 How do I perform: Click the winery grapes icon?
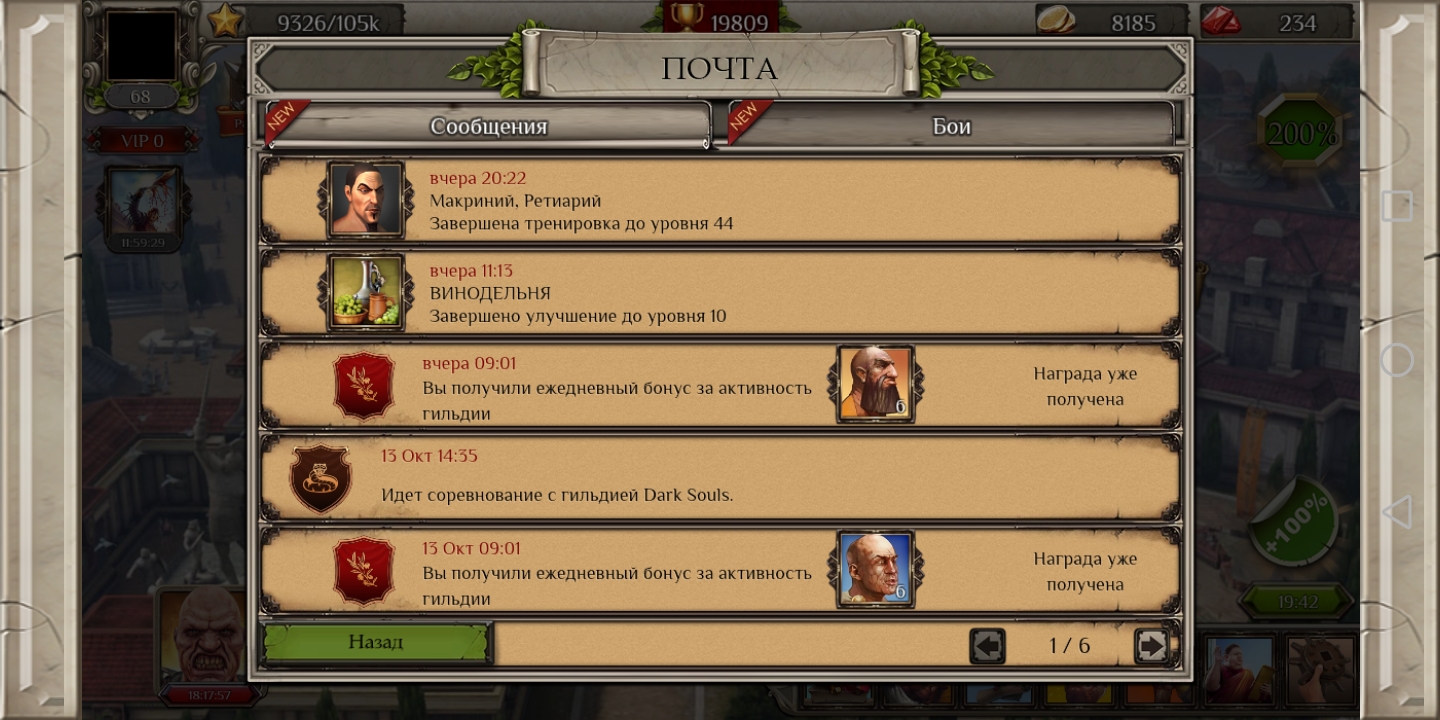[365, 292]
